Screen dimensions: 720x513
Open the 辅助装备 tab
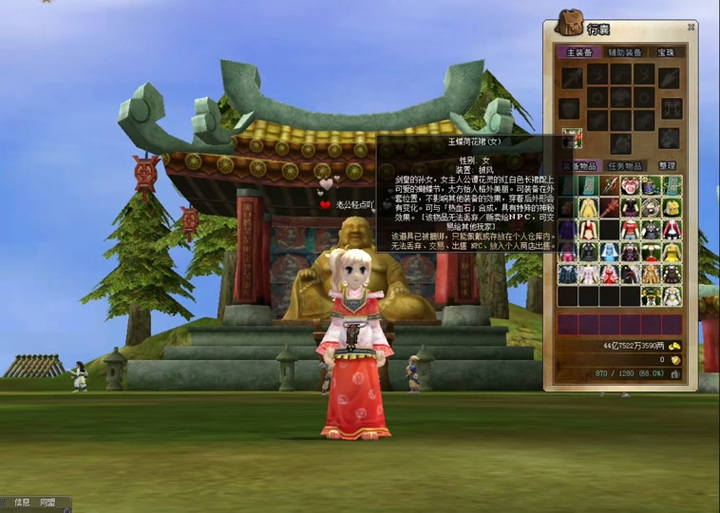(624, 52)
